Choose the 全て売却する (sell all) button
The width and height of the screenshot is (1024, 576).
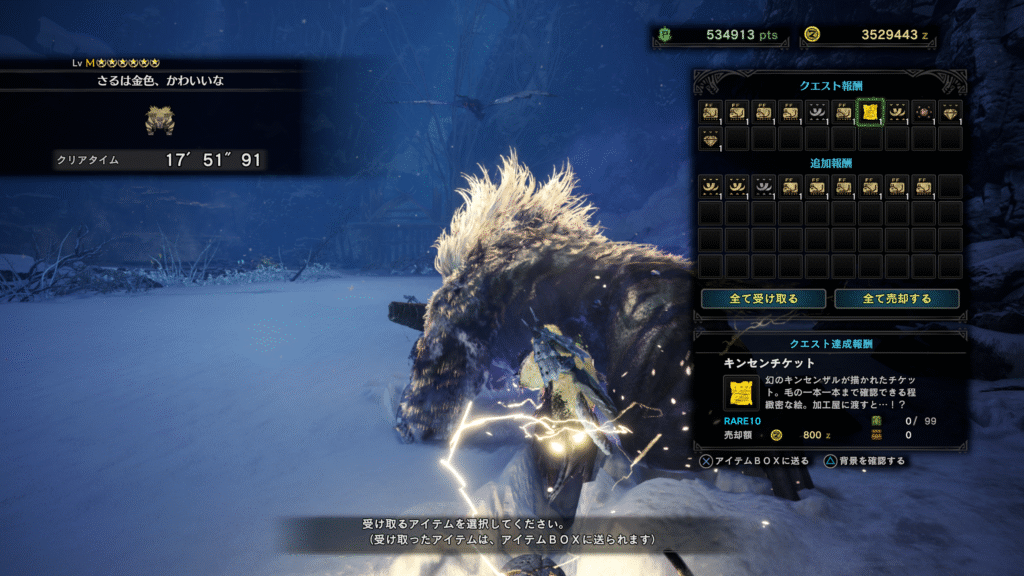[896, 298]
